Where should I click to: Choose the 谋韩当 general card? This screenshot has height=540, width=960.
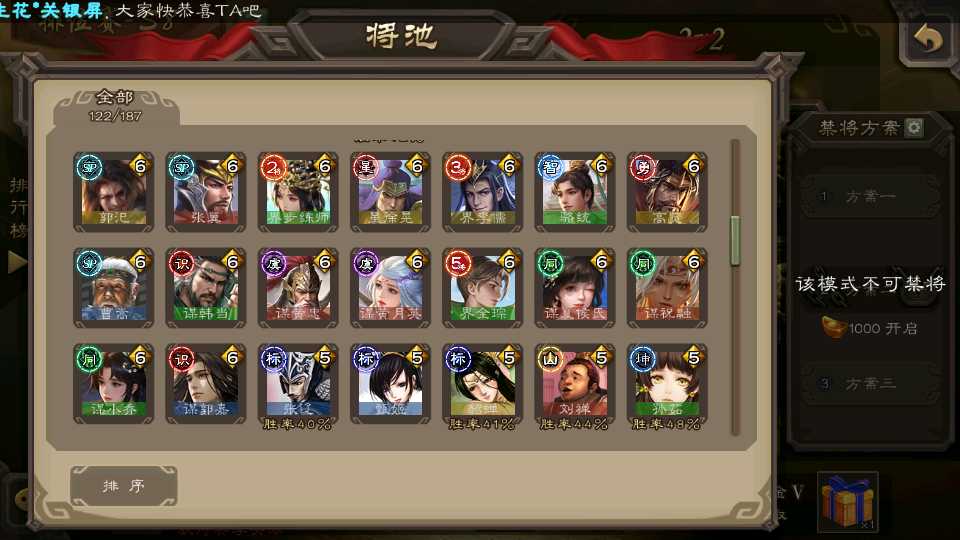[x=206, y=287]
